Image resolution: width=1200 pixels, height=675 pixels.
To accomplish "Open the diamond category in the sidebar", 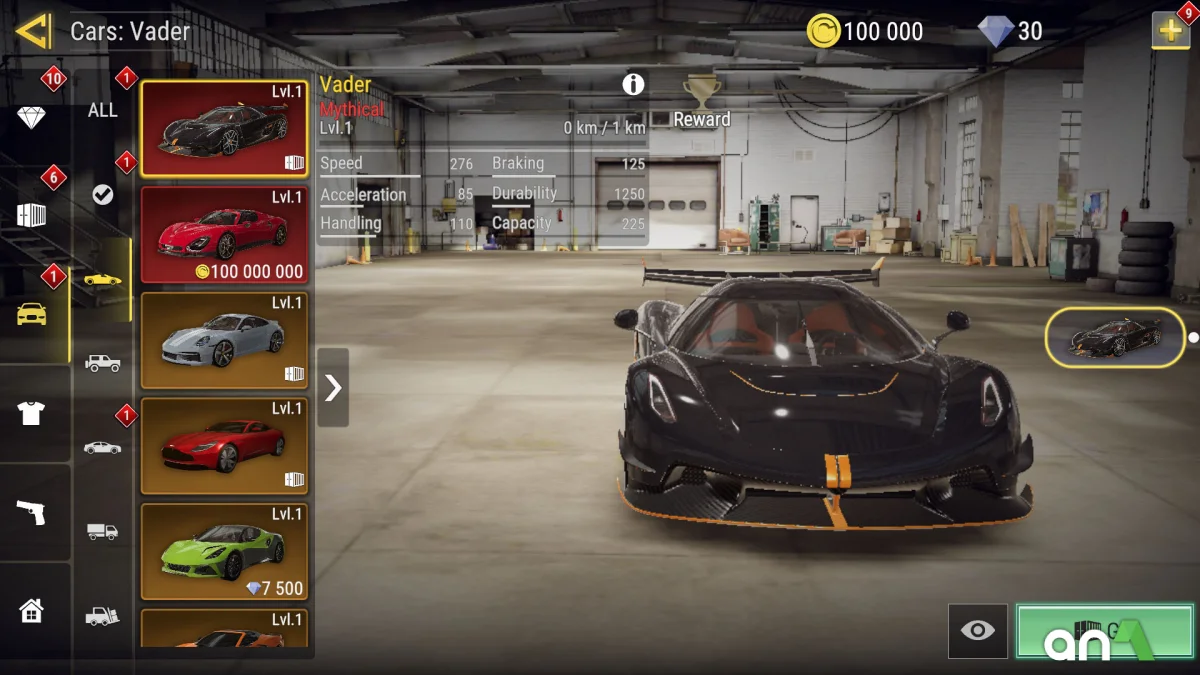I will [31, 118].
